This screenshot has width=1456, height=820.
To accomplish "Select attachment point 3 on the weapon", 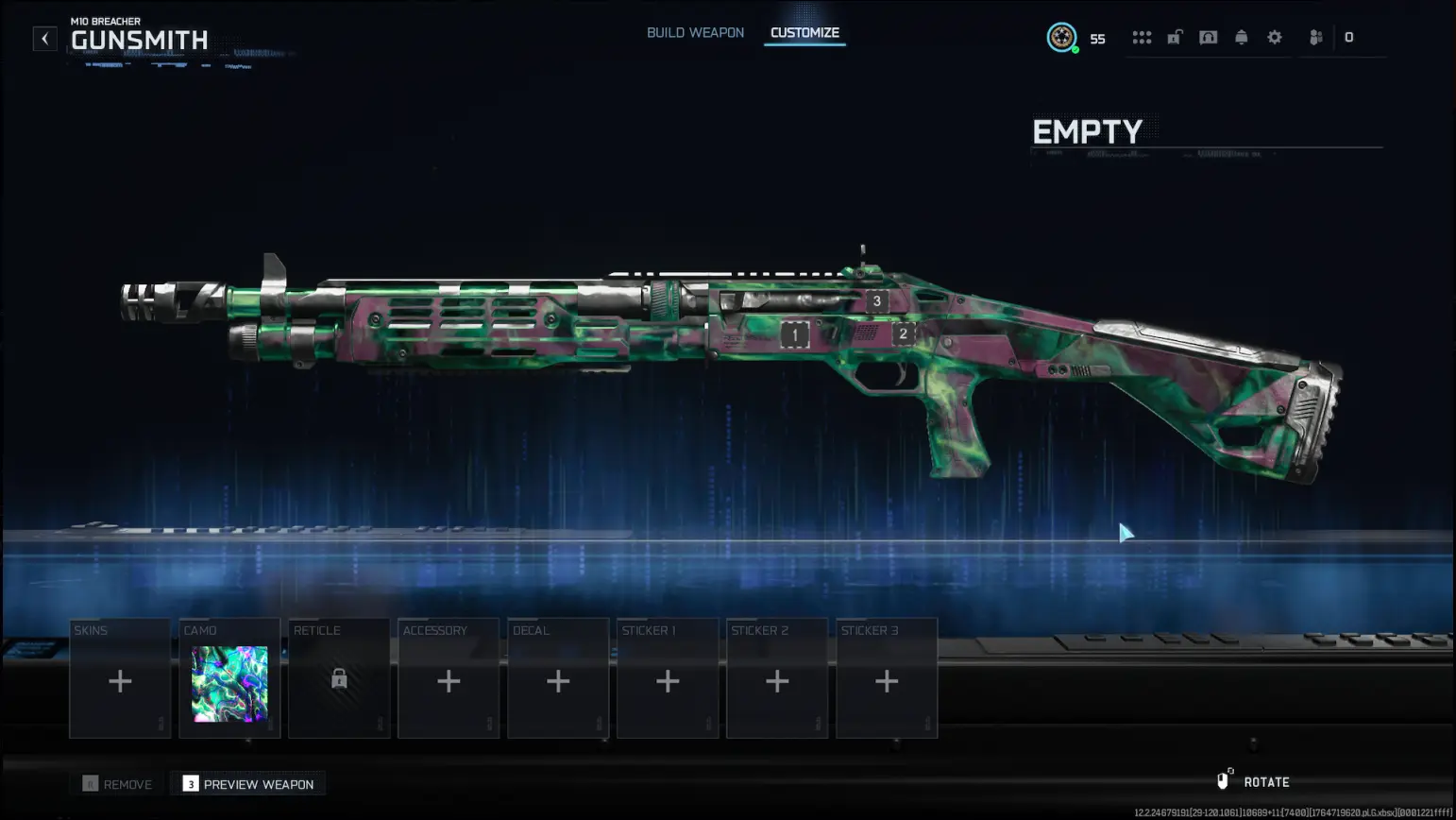I will (x=876, y=300).
